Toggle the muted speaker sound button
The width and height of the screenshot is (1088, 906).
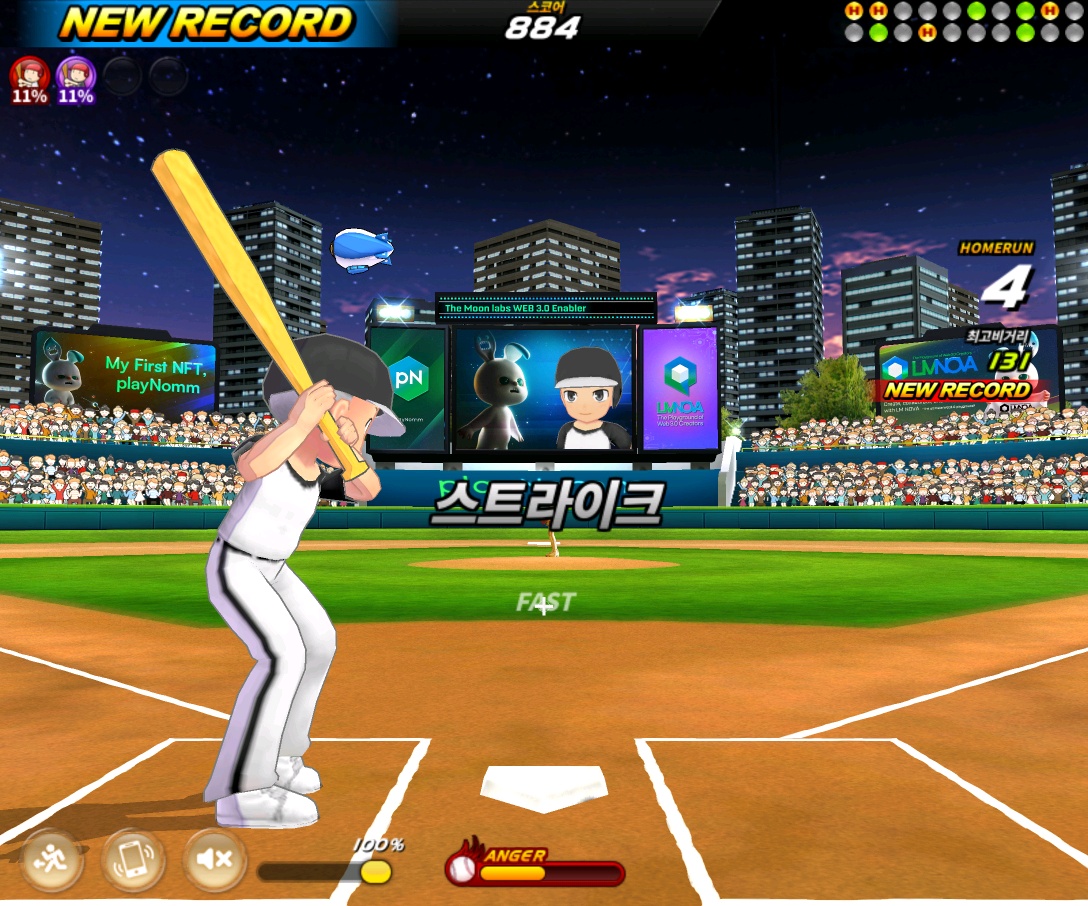pyautogui.click(x=214, y=860)
